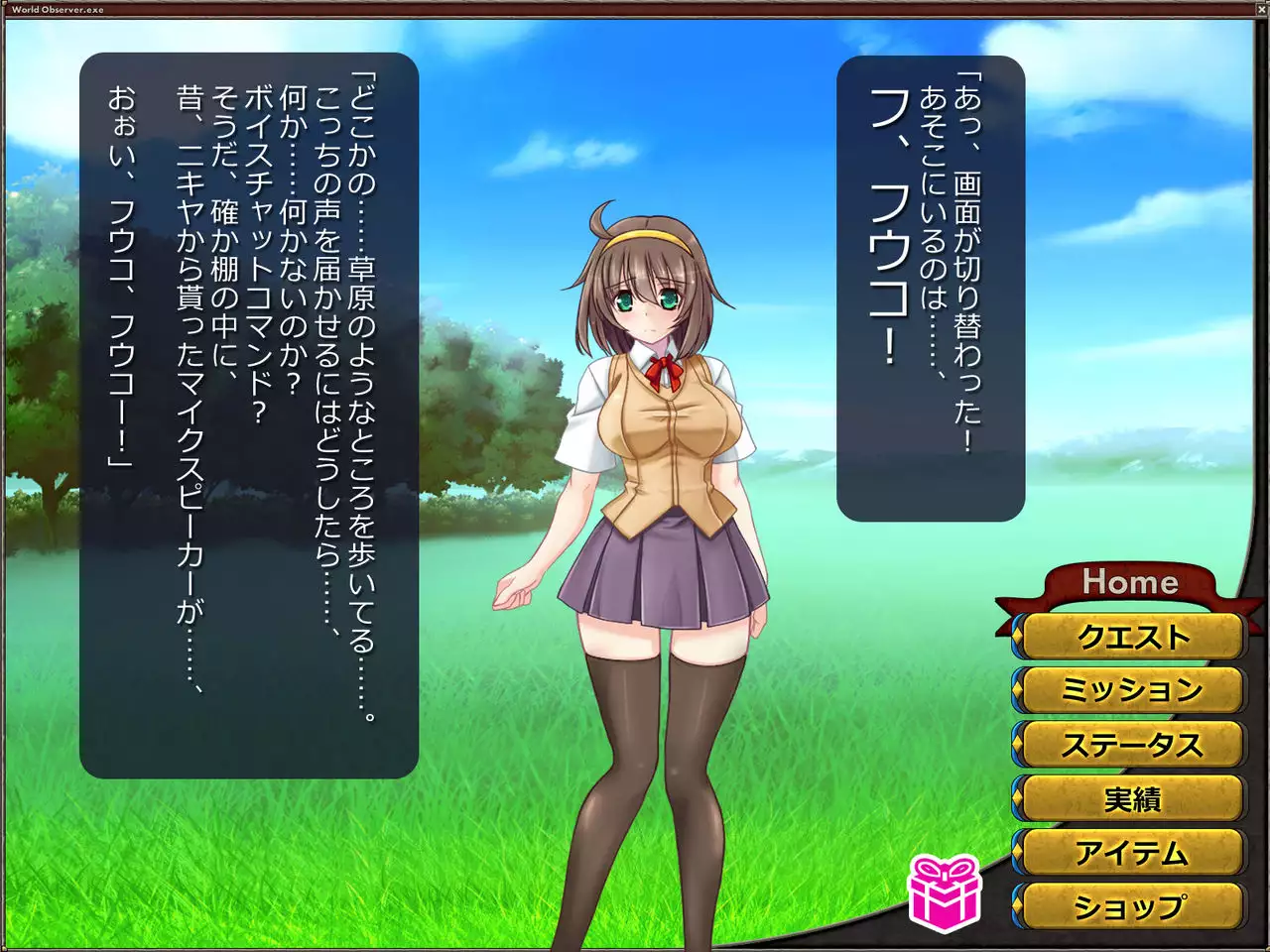
Task: Enter the ショップ (Shop)
Action: 1131,906
